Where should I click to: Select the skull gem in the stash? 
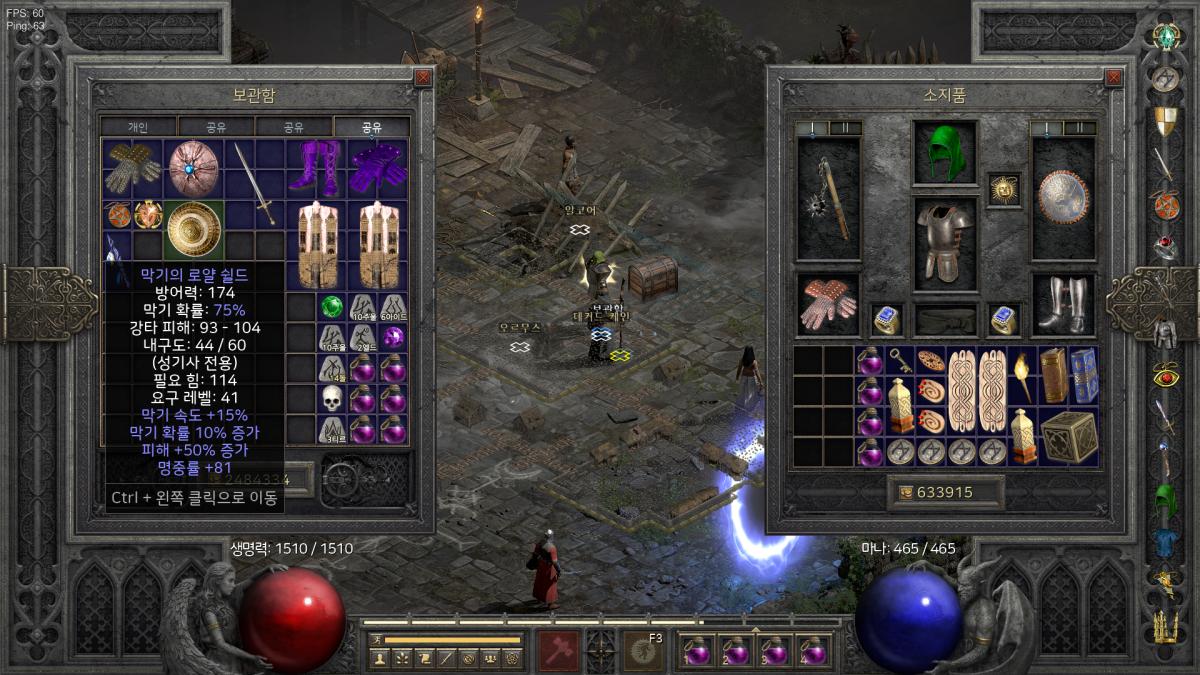(331, 399)
